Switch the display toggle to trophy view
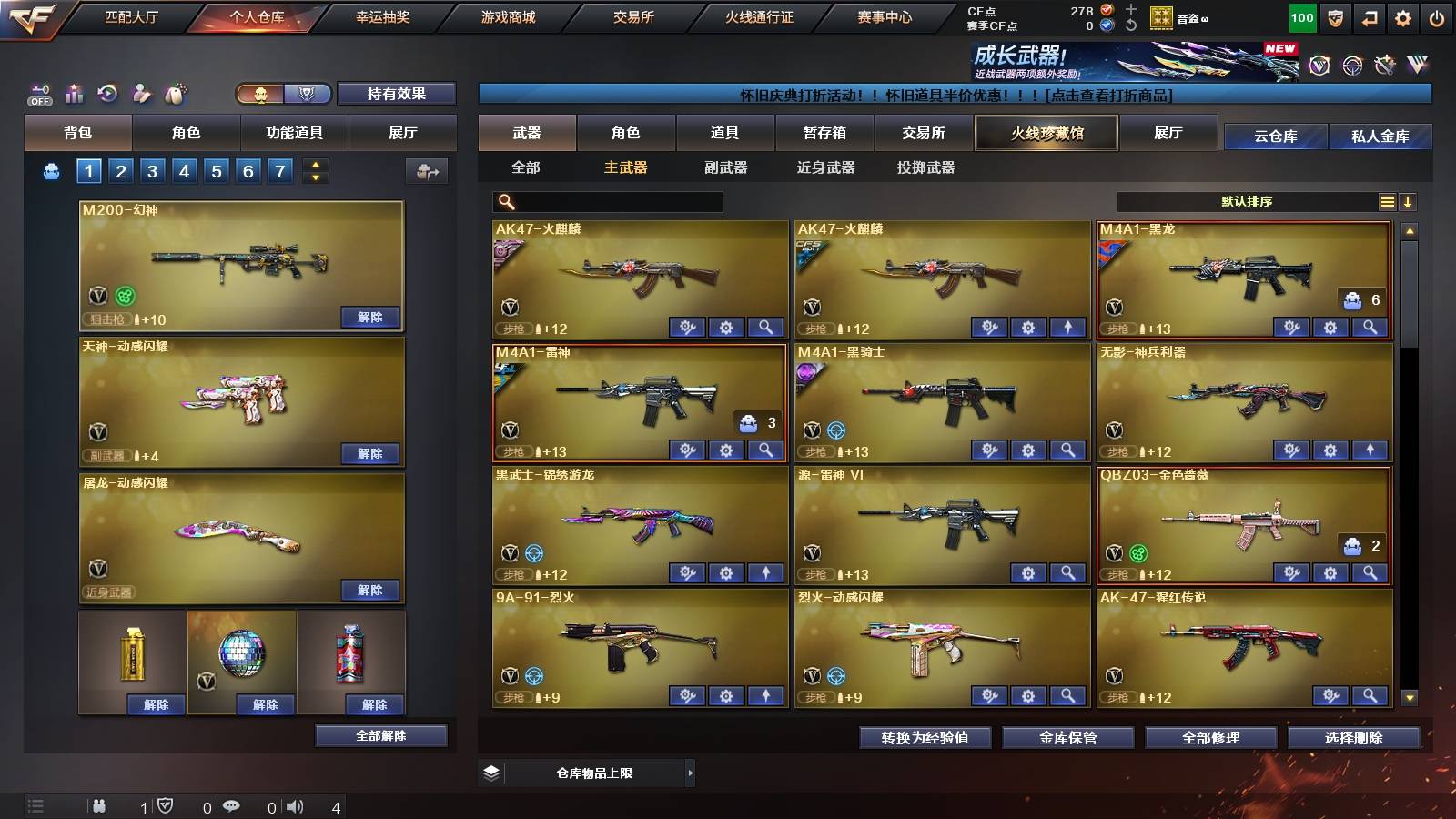This screenshot has width=1456, height=819. click(x=307, y=94)
